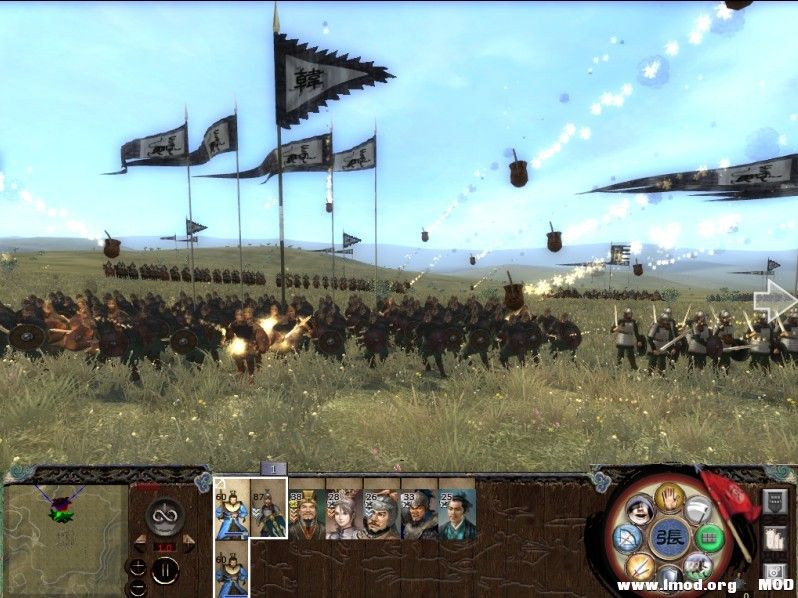Click the green formation button

[x=708, y=538]
